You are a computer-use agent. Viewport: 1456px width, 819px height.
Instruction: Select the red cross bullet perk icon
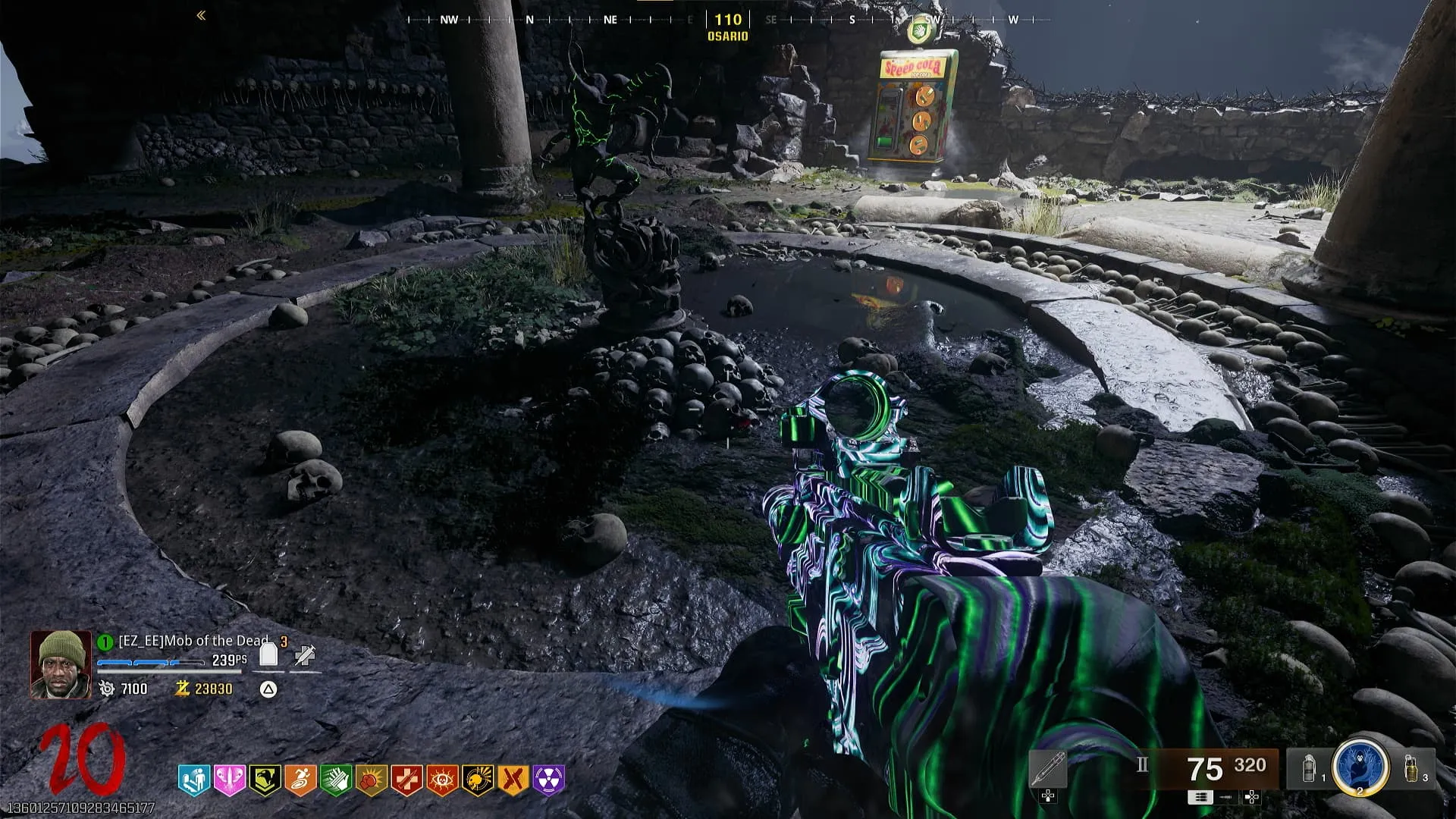point(406,780)
